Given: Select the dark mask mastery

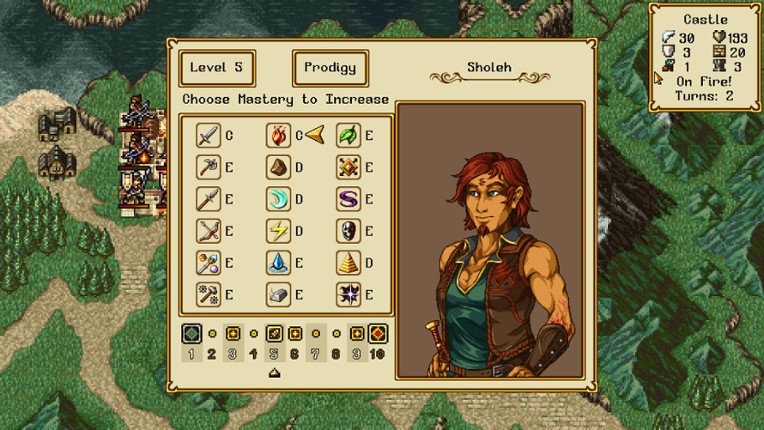Looking at the screenshot, I should (x=348, y=231).
